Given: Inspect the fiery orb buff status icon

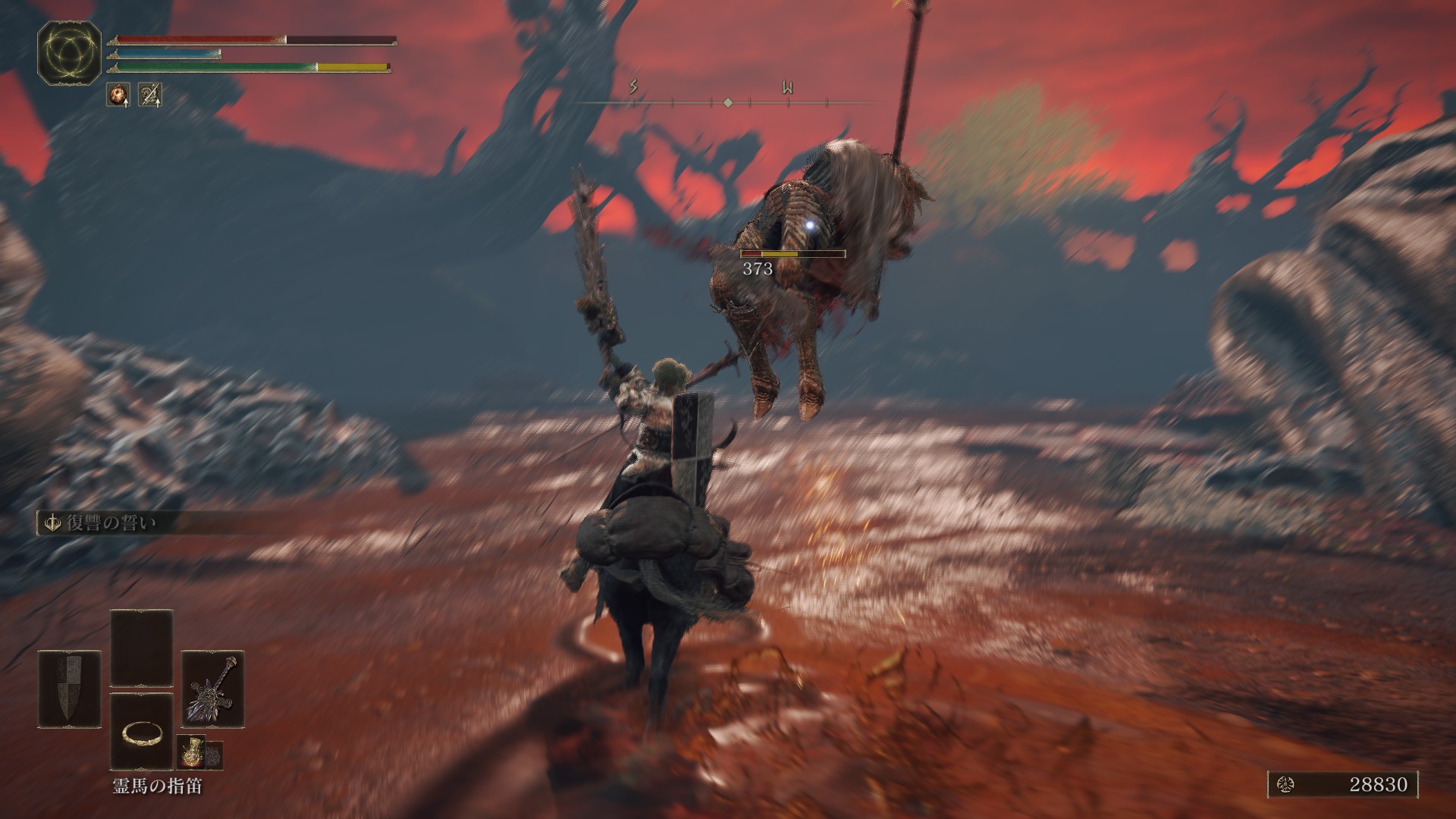Looking at the screenshot, I should pos(118,95).
